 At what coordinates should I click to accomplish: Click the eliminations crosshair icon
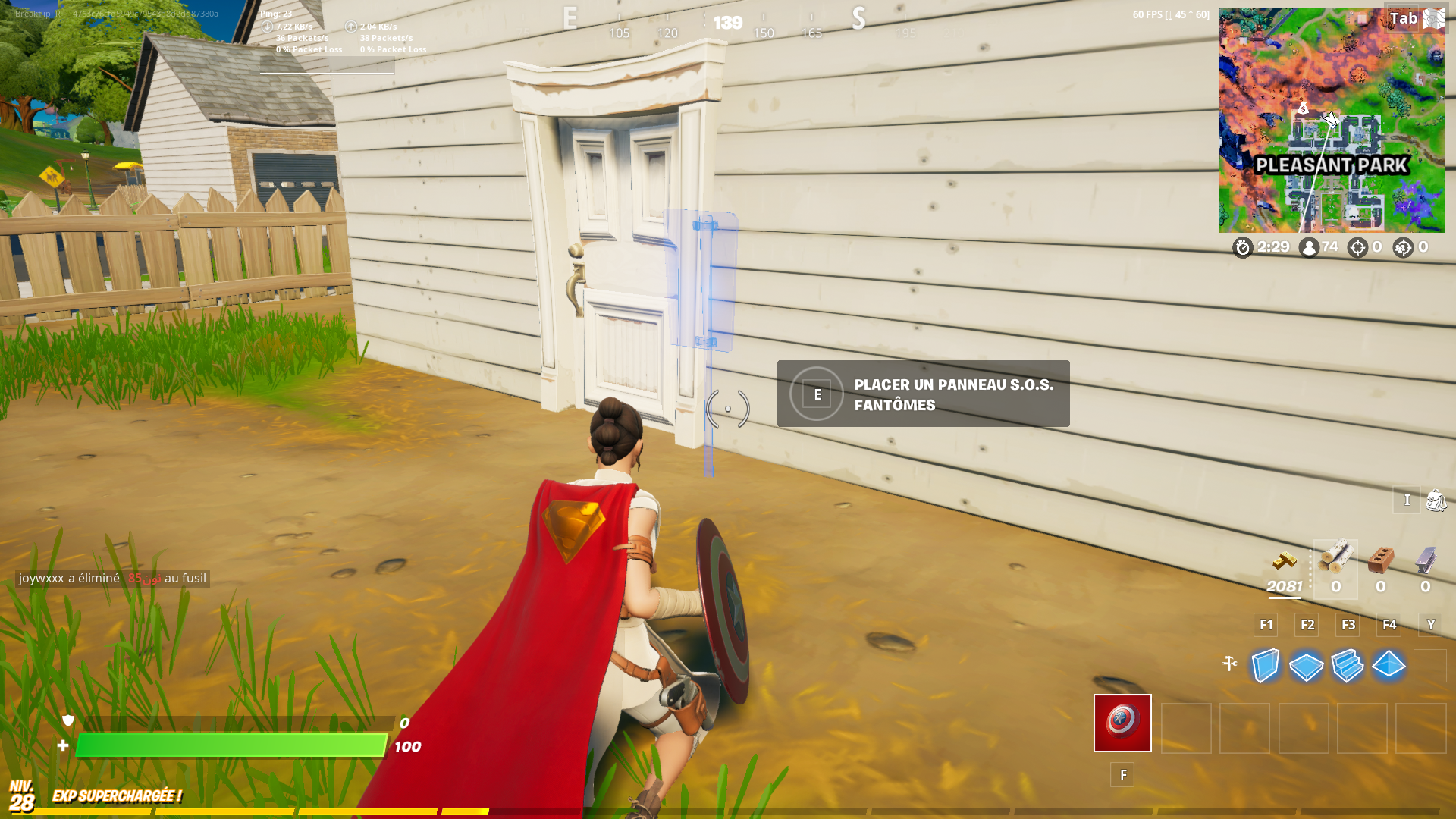1357,248
